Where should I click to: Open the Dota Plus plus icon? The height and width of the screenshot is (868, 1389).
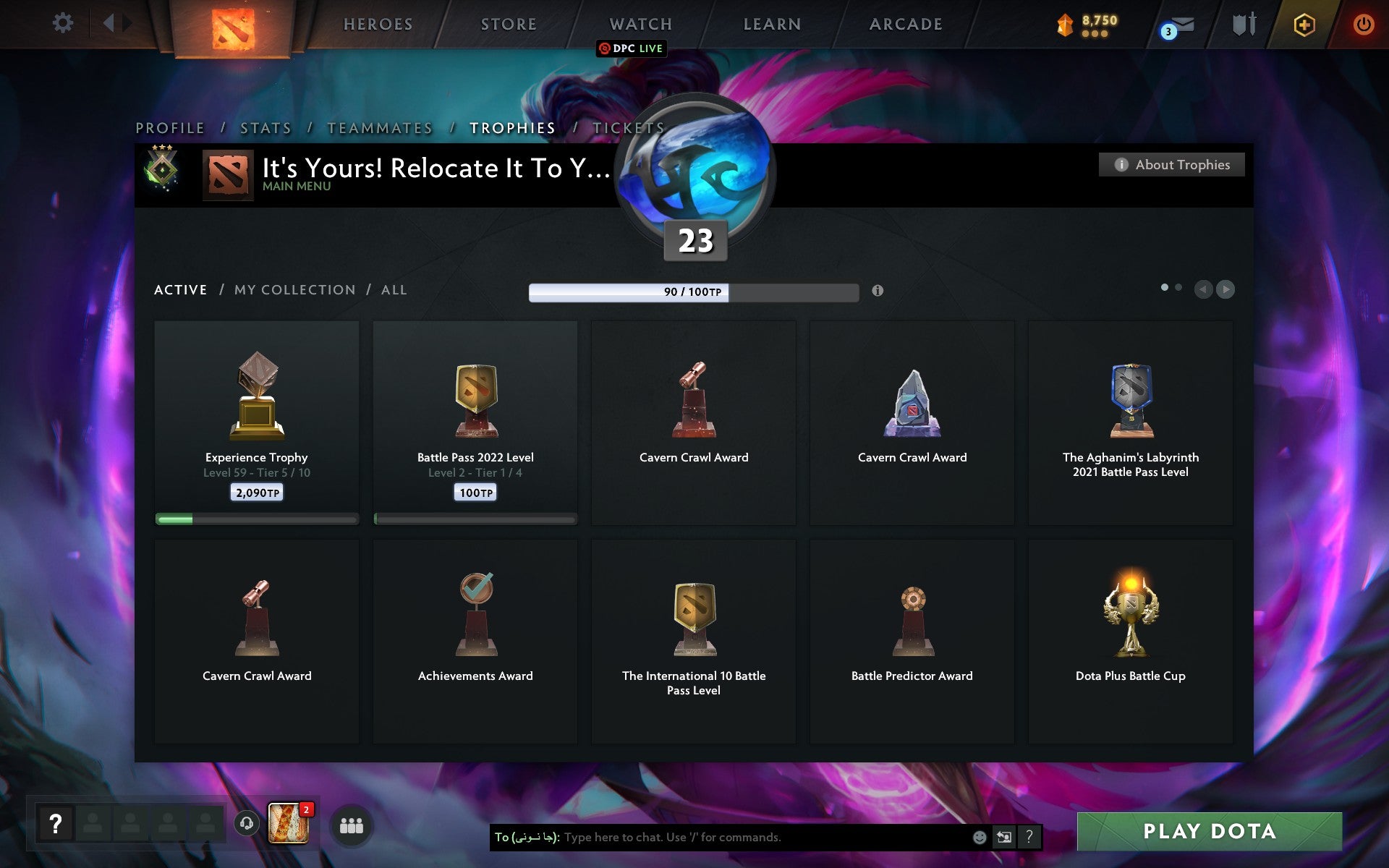(x=1302, y=23)
